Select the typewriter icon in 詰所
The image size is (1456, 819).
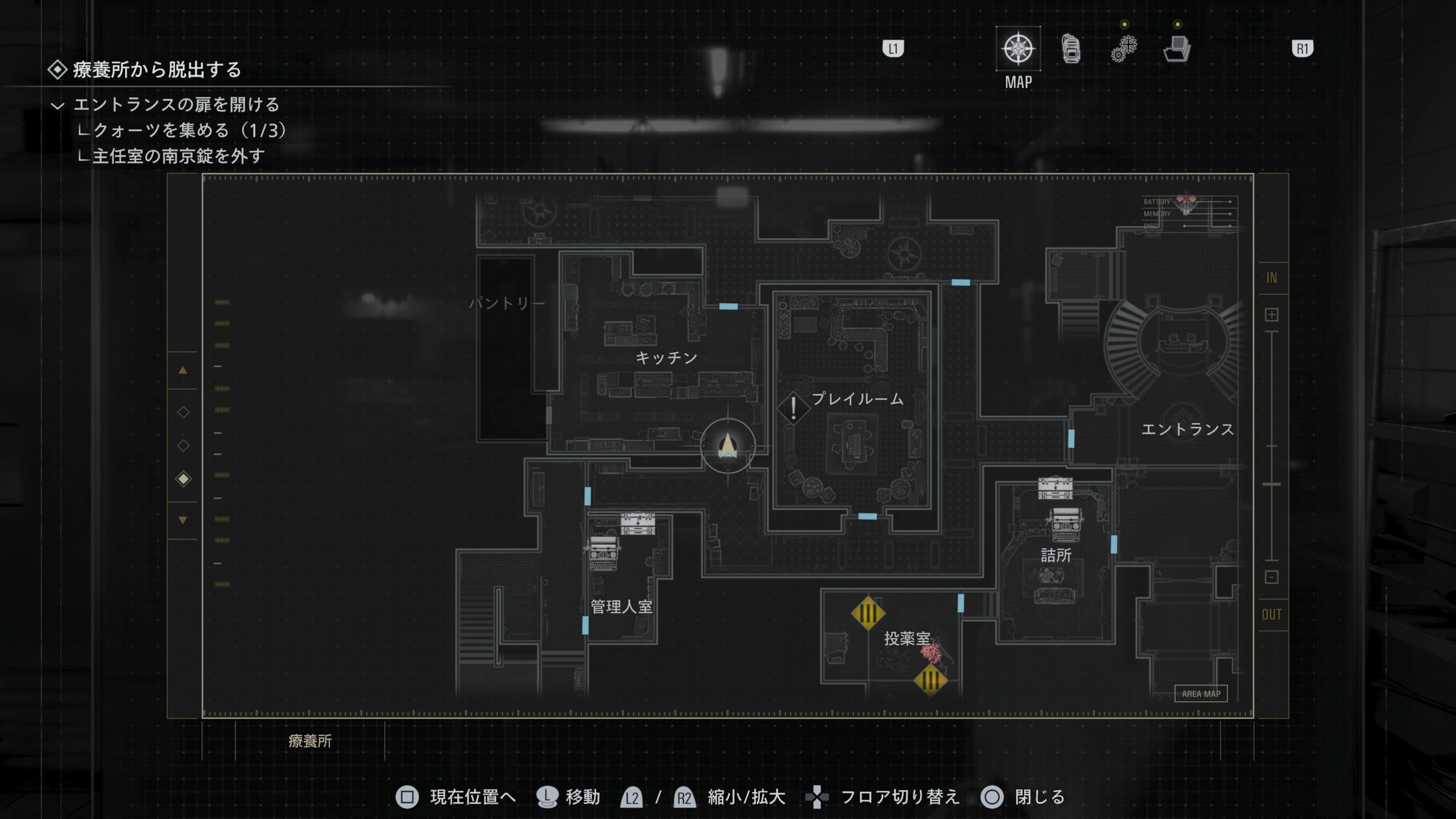[1065, 524]
